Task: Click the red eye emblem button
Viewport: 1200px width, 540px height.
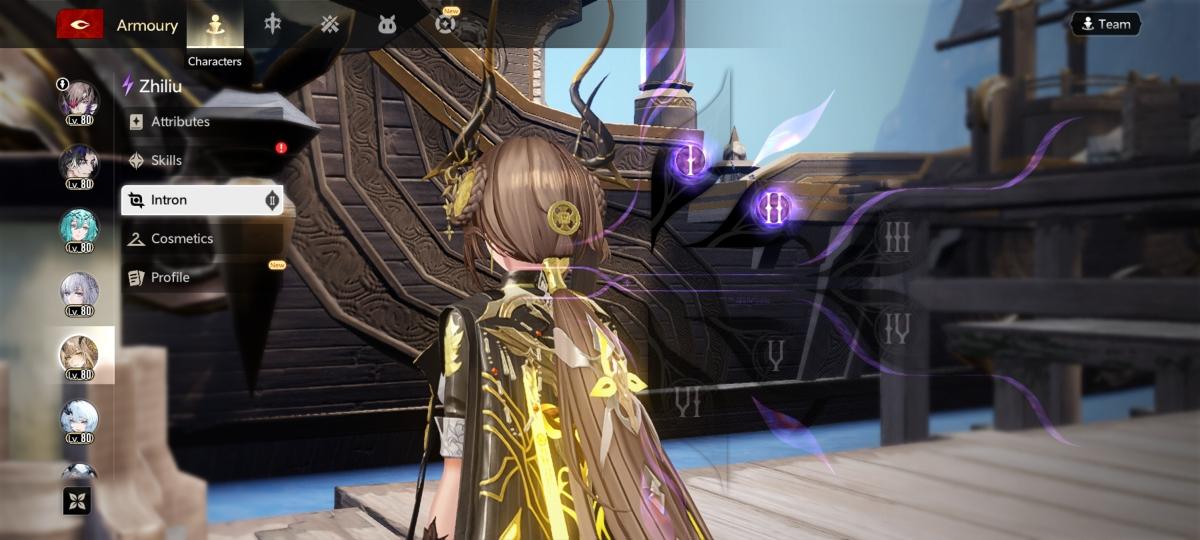Action: (80, 24)
